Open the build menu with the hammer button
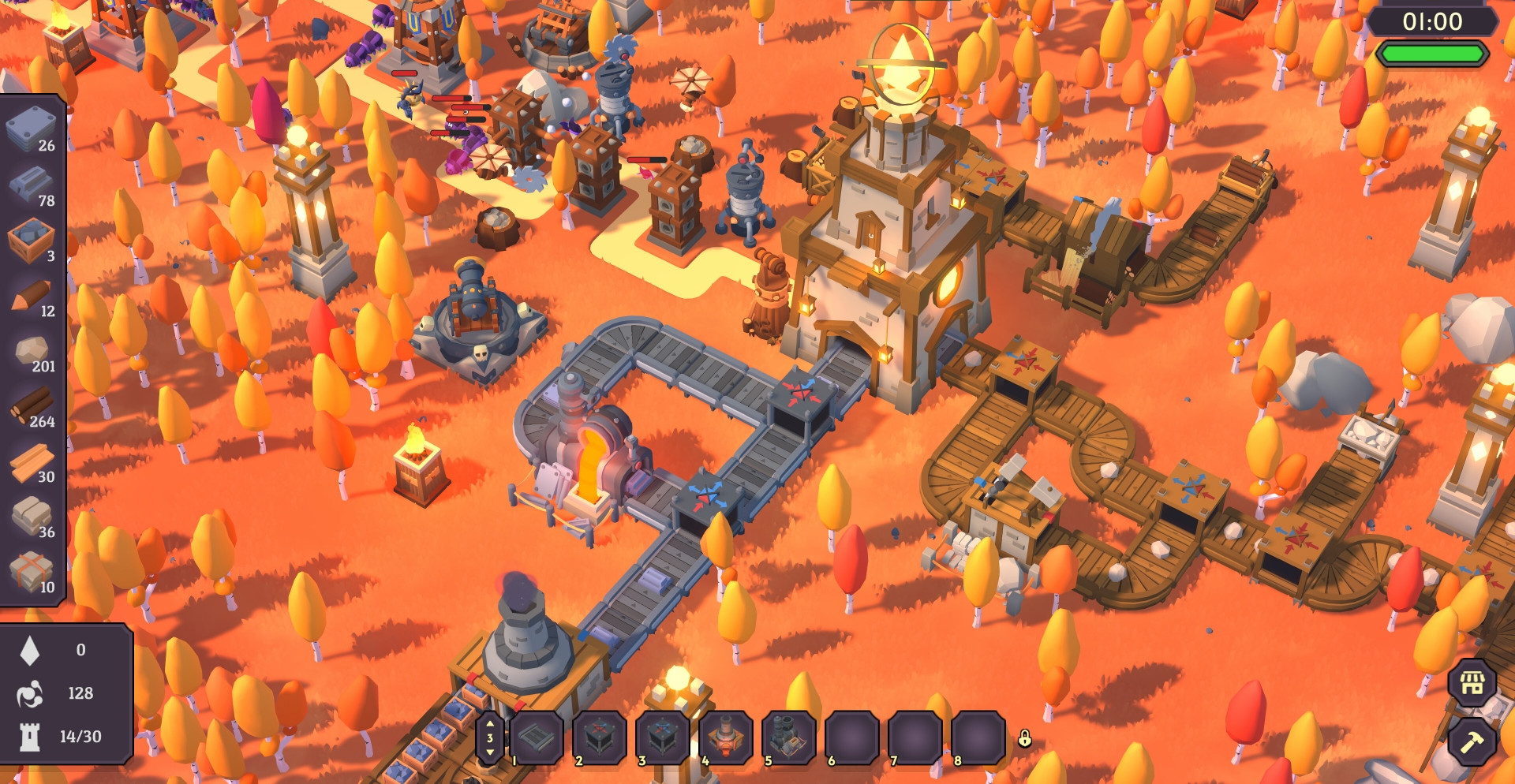Viewport: 1515px width, 784px height. click(1472, 742)
